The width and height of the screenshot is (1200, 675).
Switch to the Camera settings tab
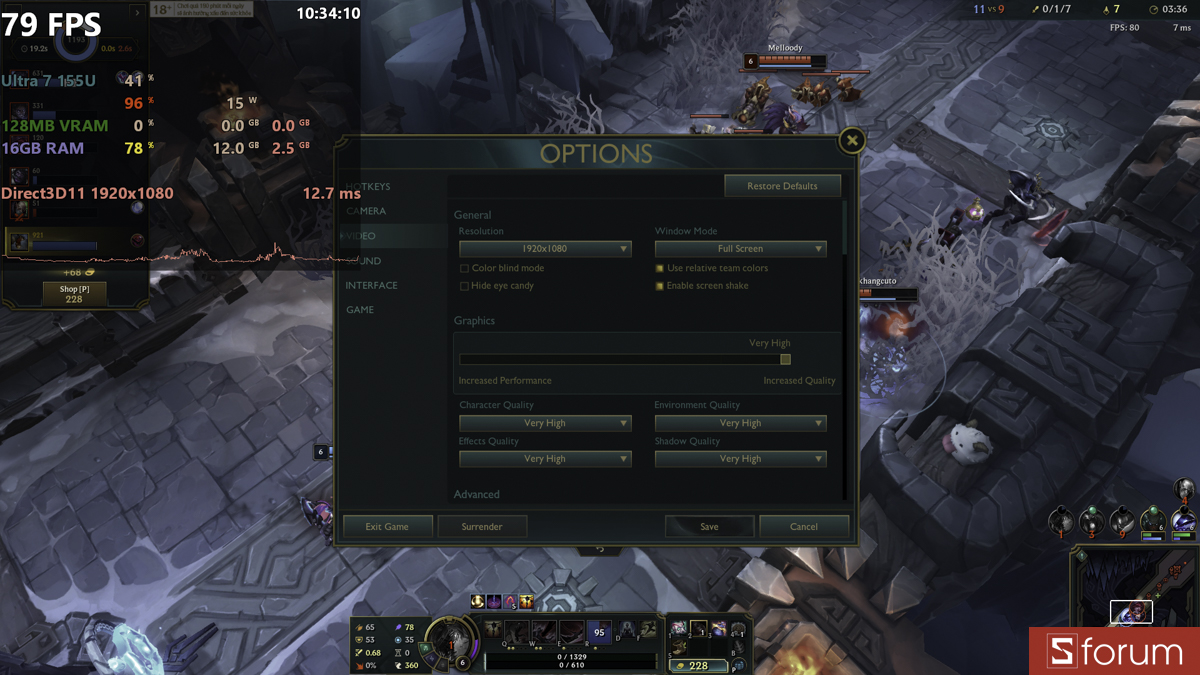[367, 211]
